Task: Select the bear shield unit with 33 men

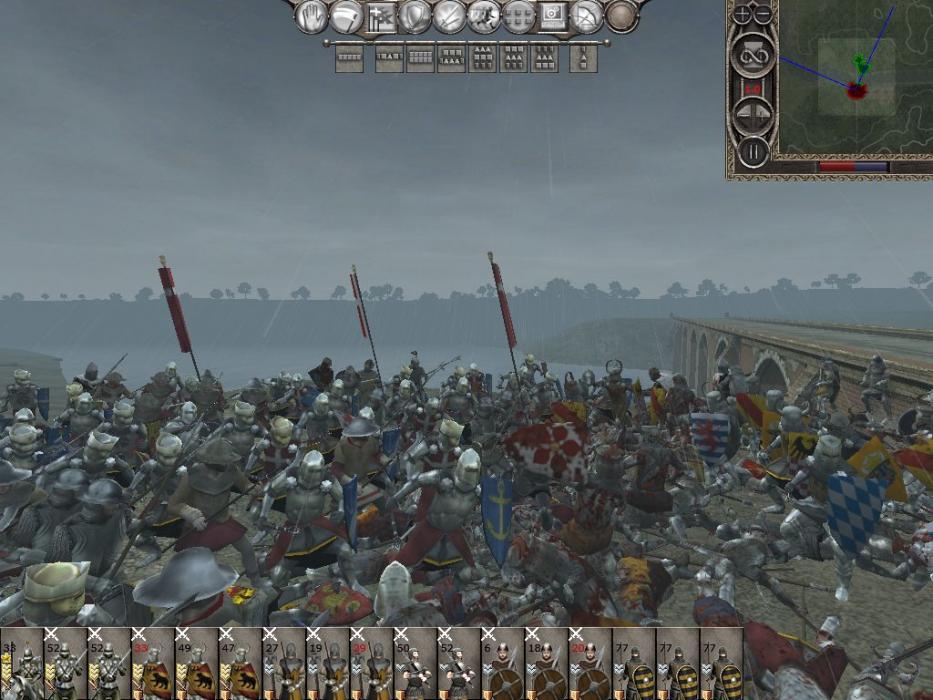Action: coord(152,664)
